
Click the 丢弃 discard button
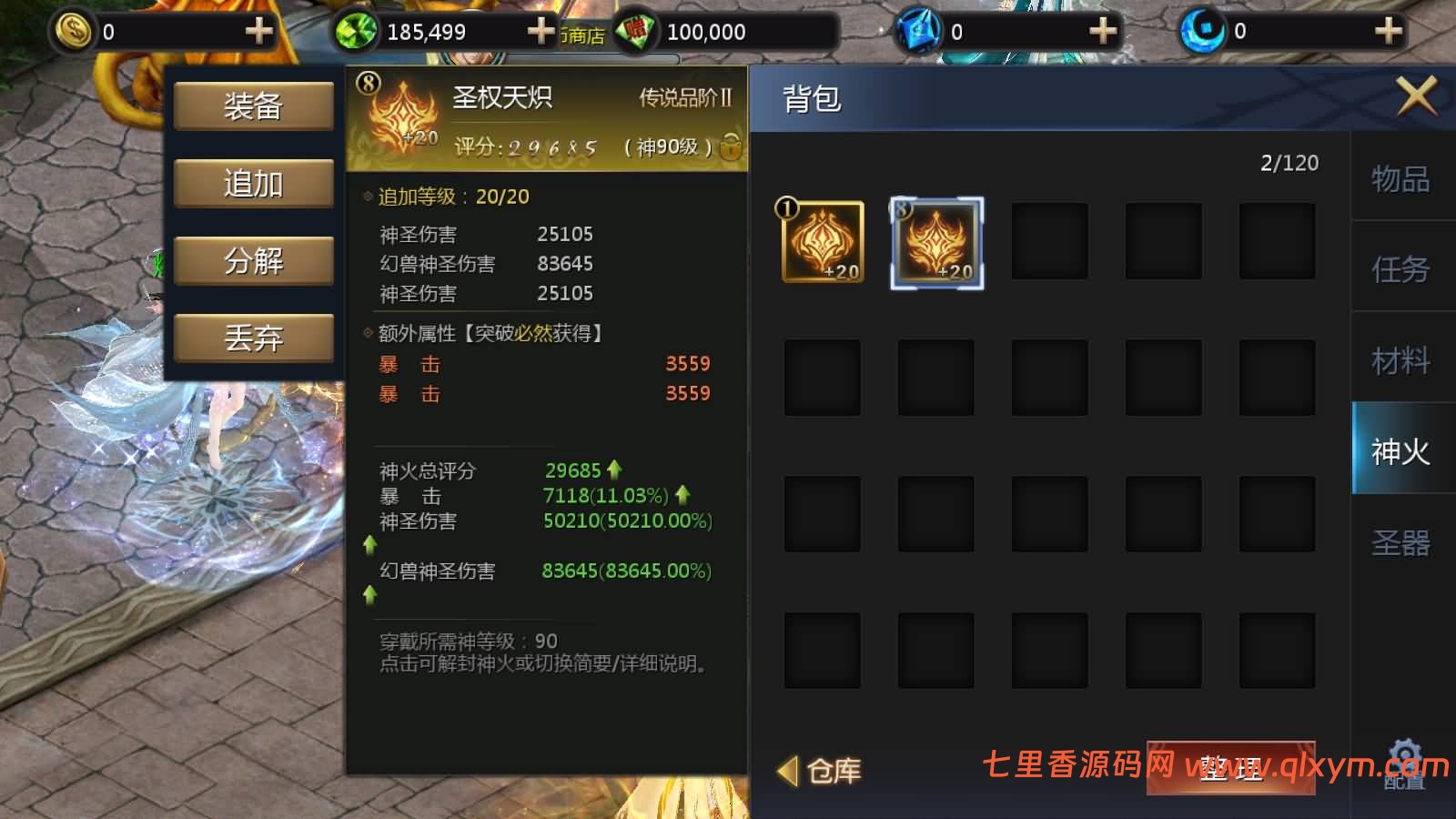pos(253,336)
